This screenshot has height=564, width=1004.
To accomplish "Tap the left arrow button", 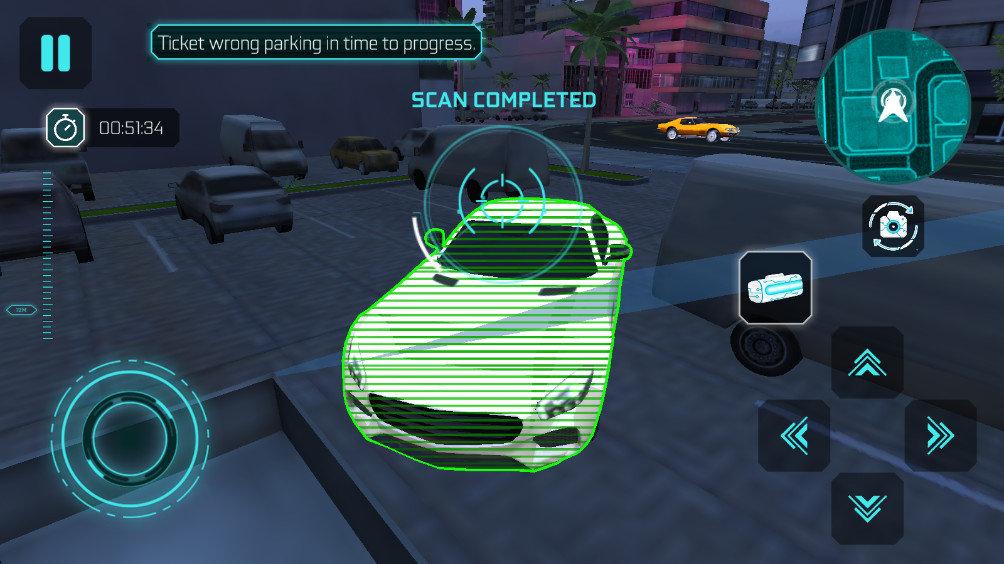I will (794, 436).
